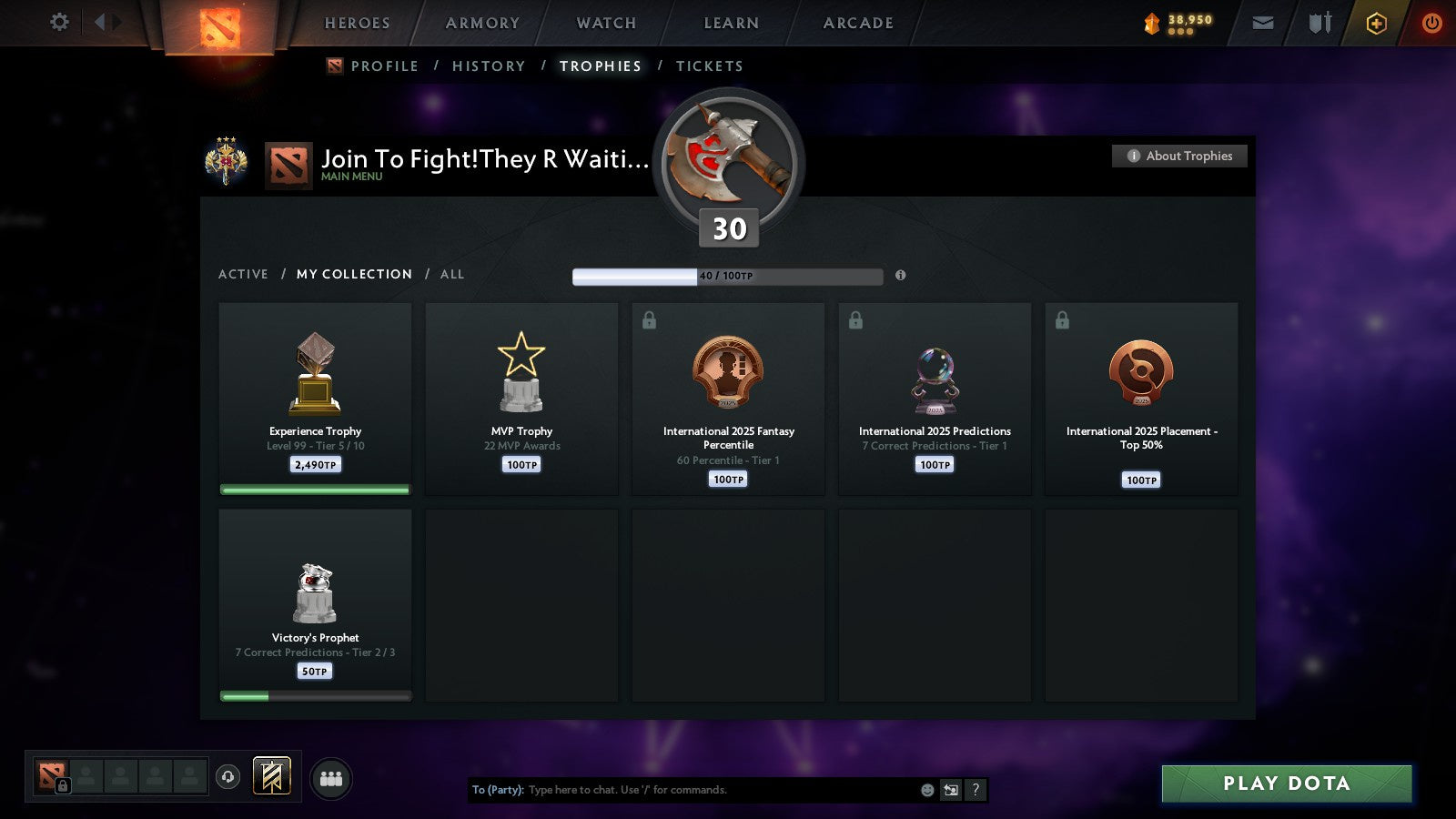
Task: Open the mail notifications envelope icon
Action: pos(1263,23)
